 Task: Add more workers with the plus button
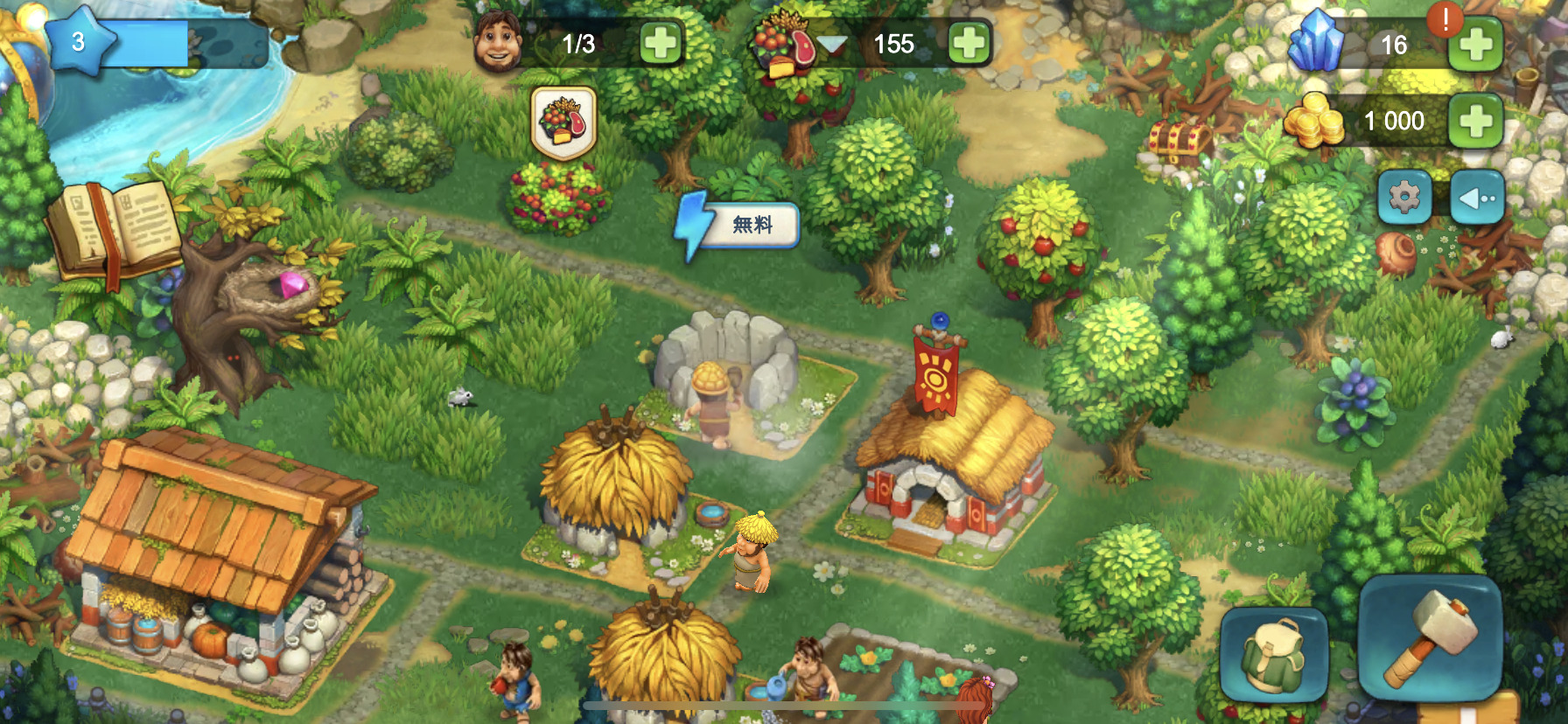661,43
